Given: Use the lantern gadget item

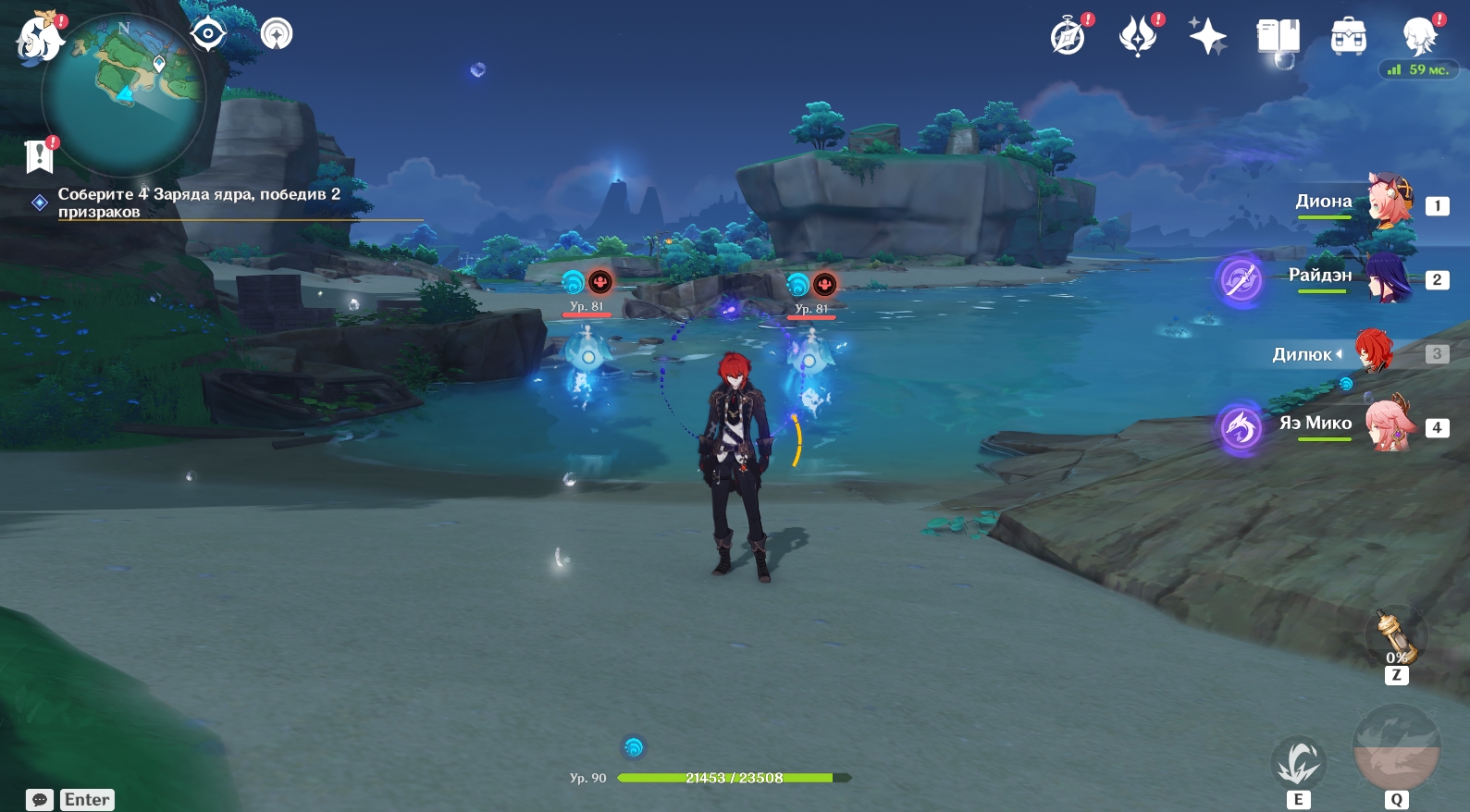Looking at the screenshot, I should [1395, 636].
